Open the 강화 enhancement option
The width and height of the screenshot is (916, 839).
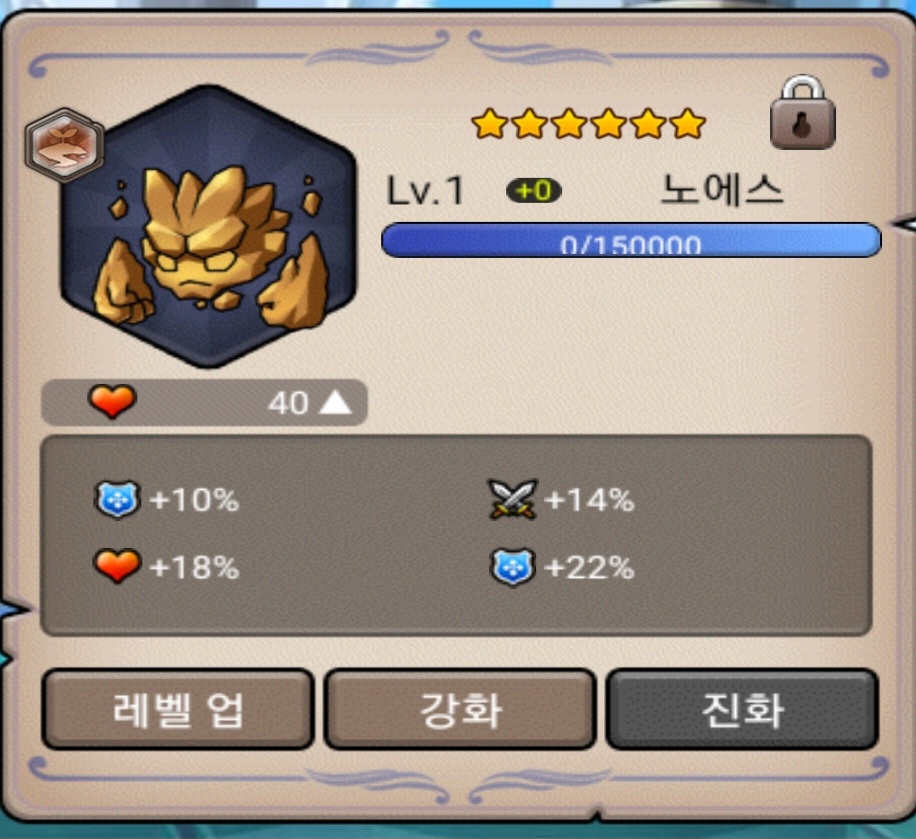[x=460, y=709]
